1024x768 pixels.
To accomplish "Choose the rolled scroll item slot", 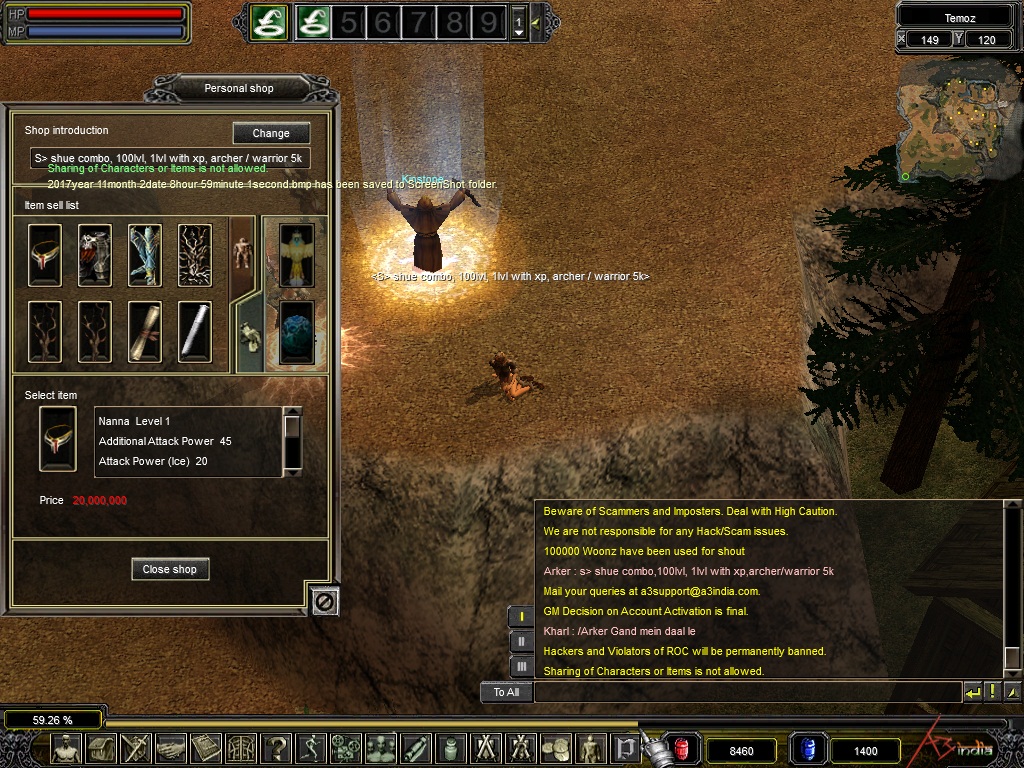I will 145,331.
